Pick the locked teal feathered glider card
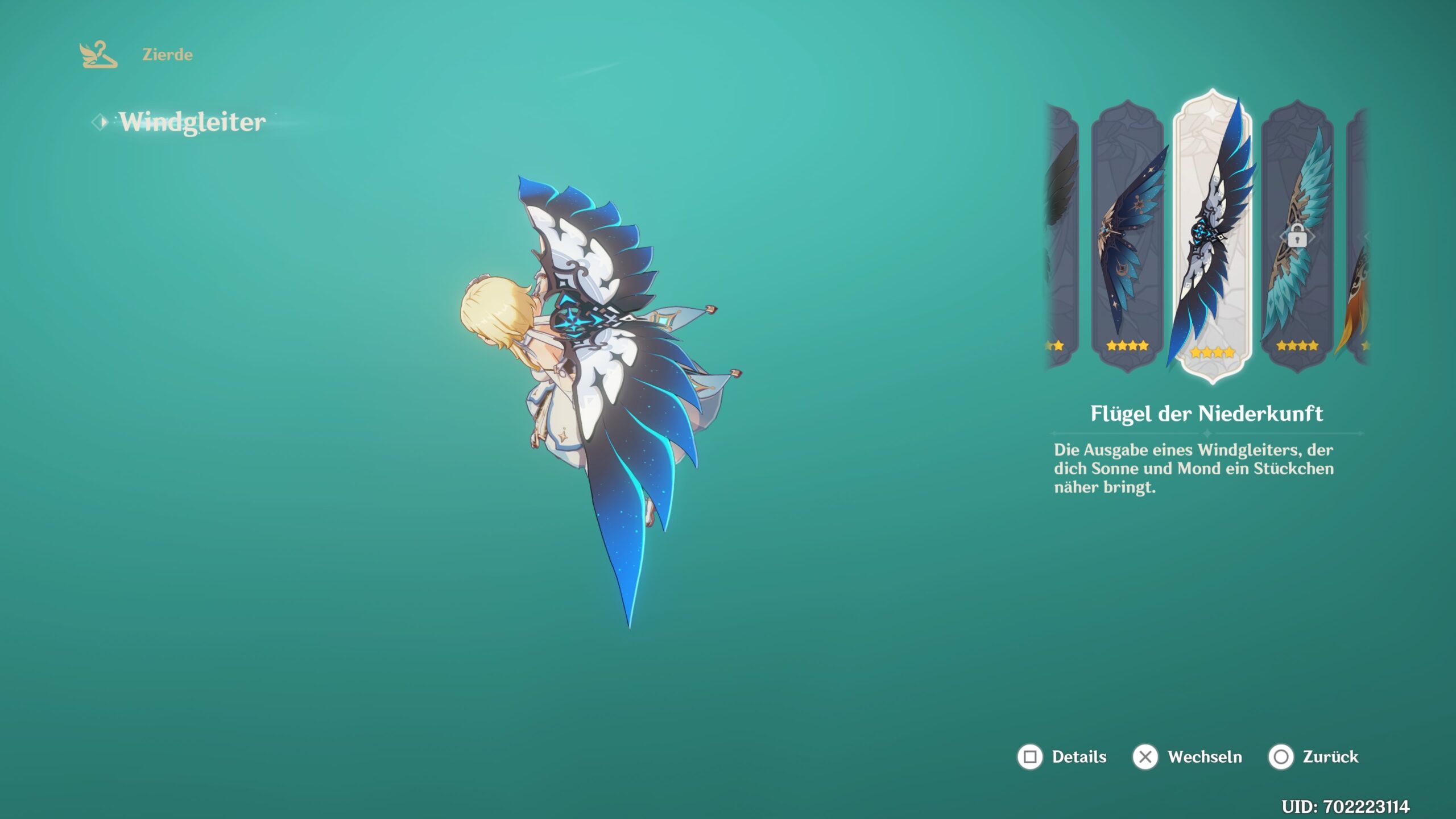1456x819 pixels. [x=1297, y=236]
